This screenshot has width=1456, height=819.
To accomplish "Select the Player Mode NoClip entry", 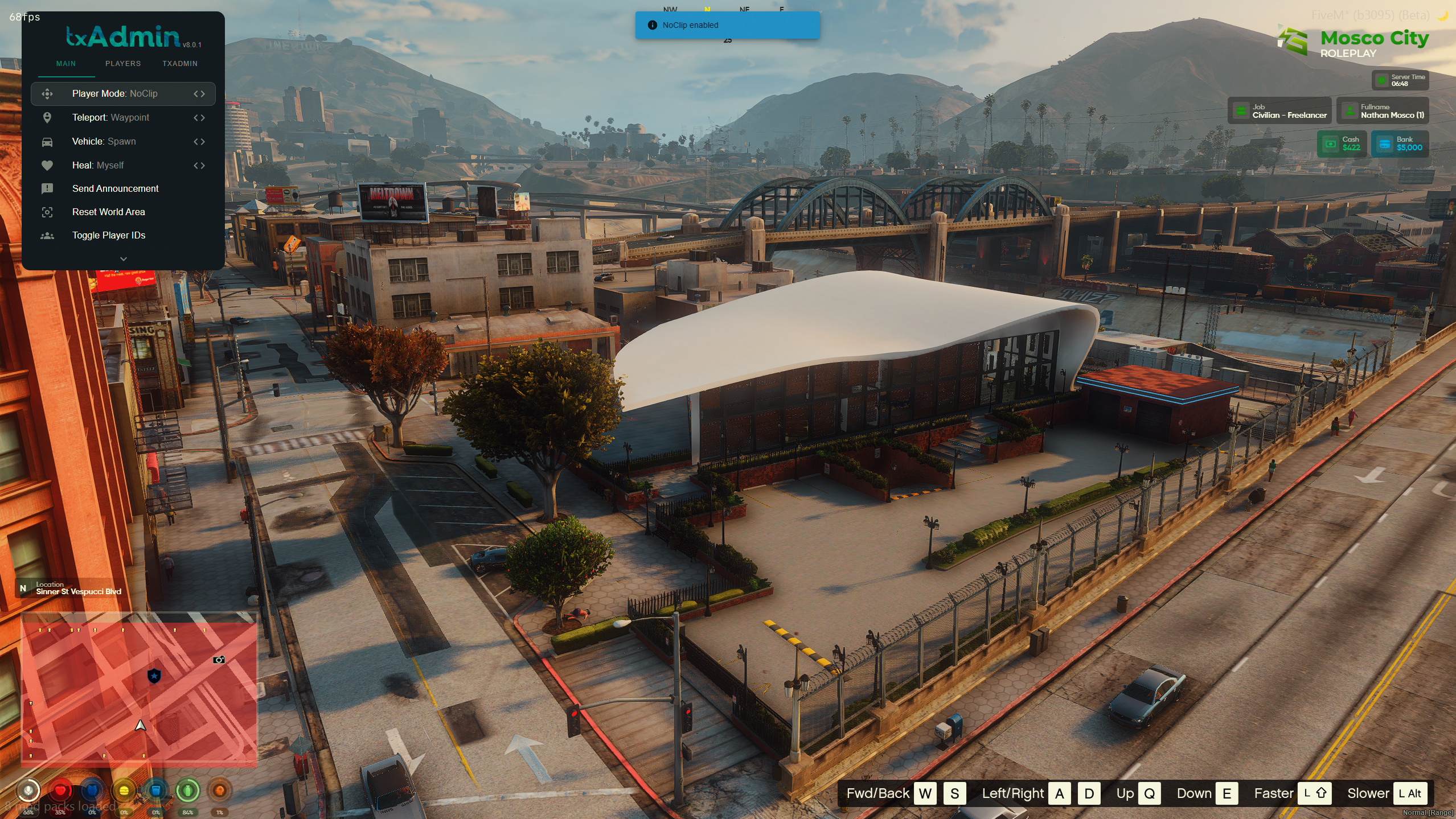I will coord(115,94).
